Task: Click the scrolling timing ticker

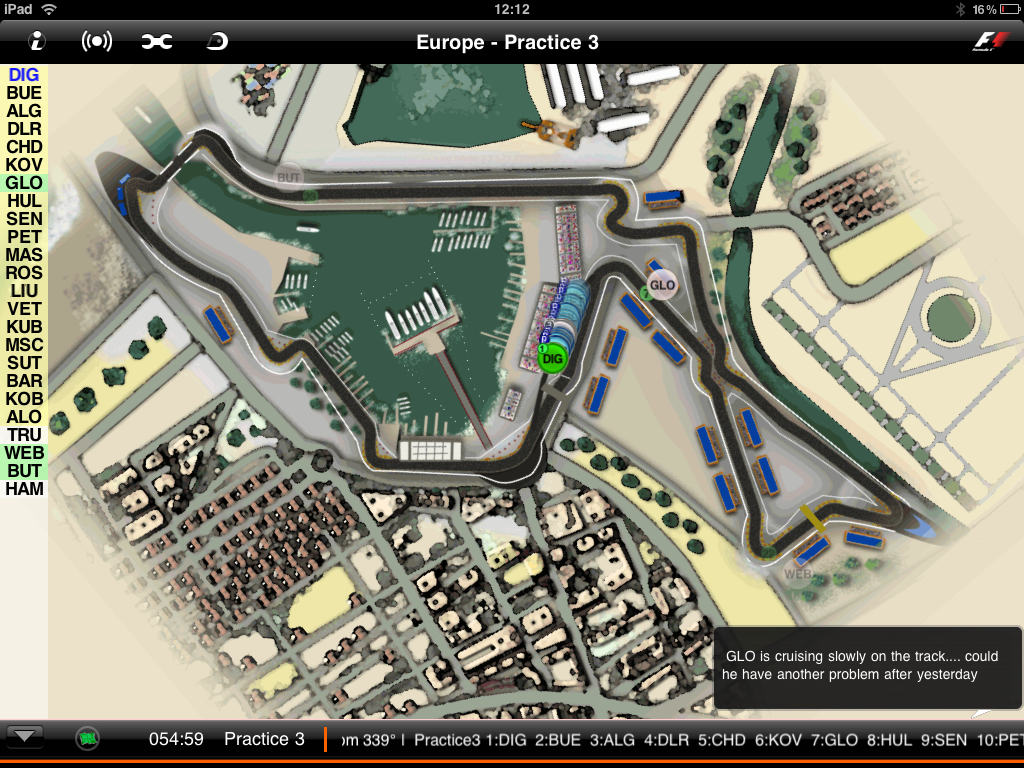Action: click(x=680, y=740)
